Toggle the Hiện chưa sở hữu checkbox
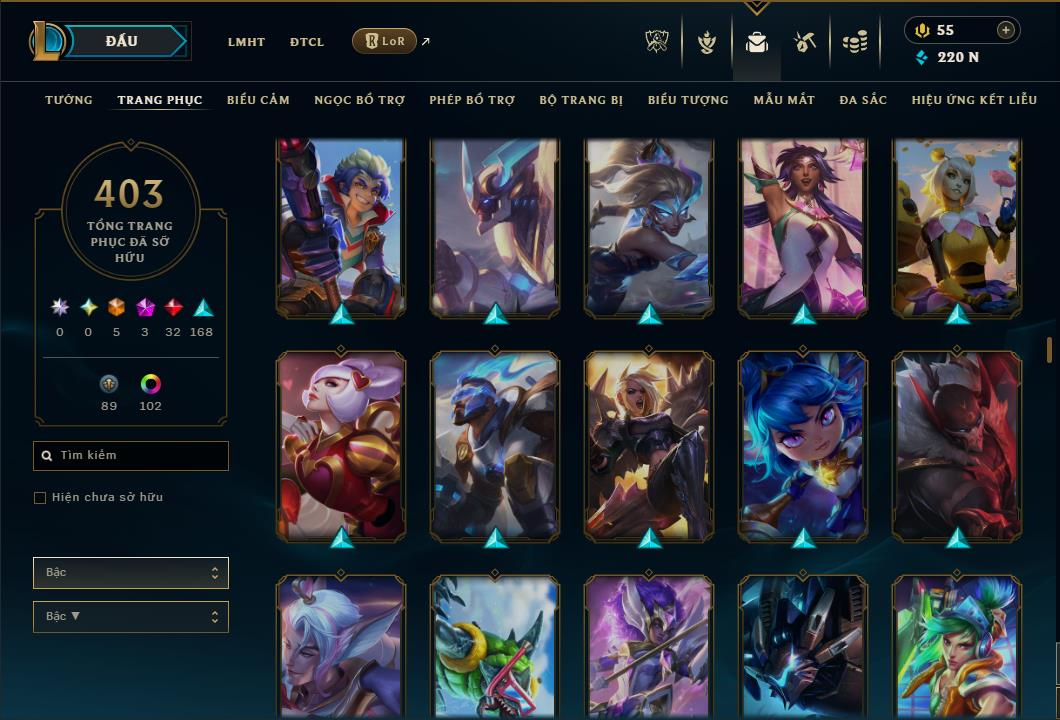Viewport: 1060px width, 720px height. coord(40,498)
